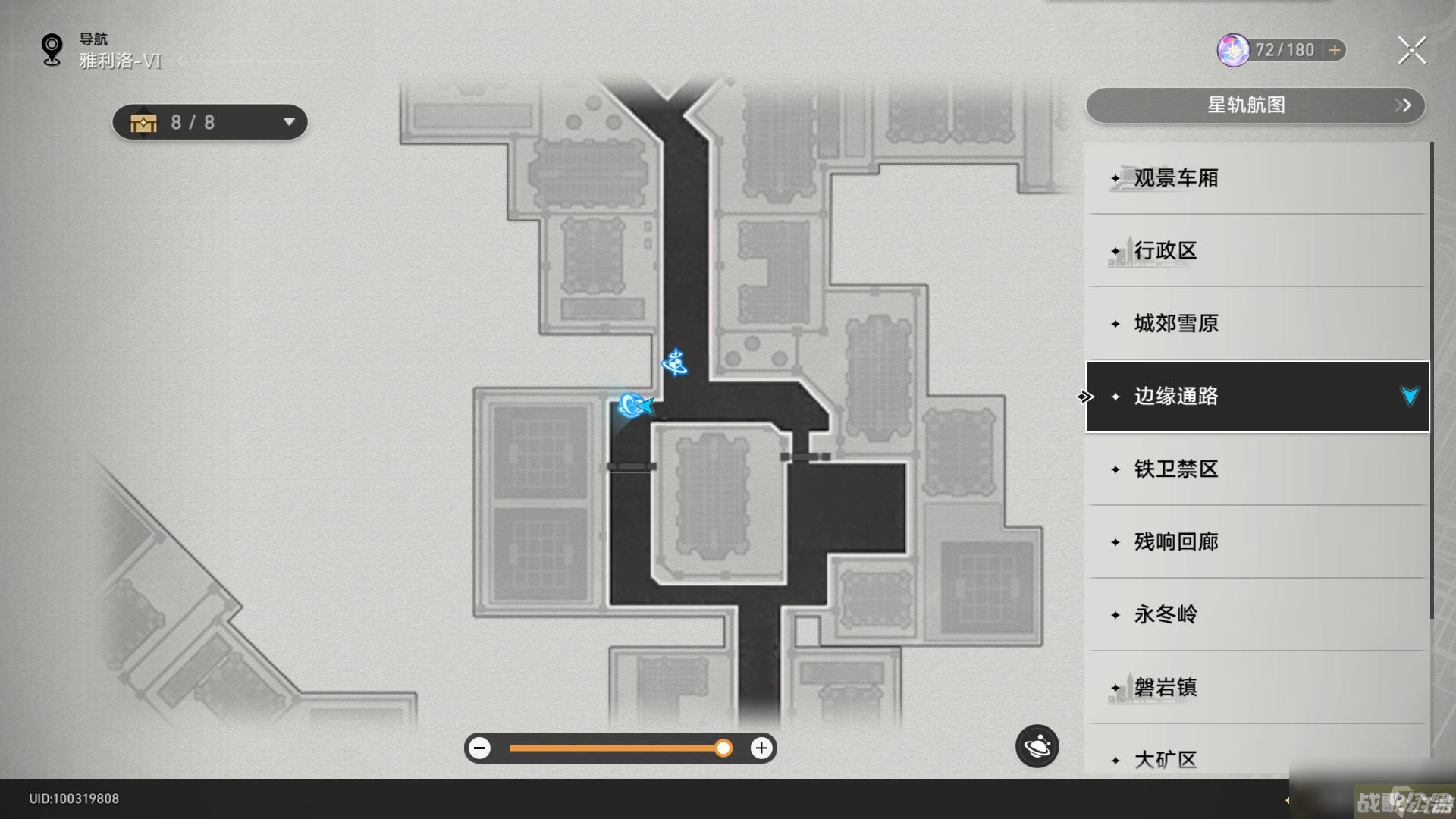This screenshot has height=819, width=1456.
Task: Click the orange map zoom slider handle
Action: pos(723,748)
